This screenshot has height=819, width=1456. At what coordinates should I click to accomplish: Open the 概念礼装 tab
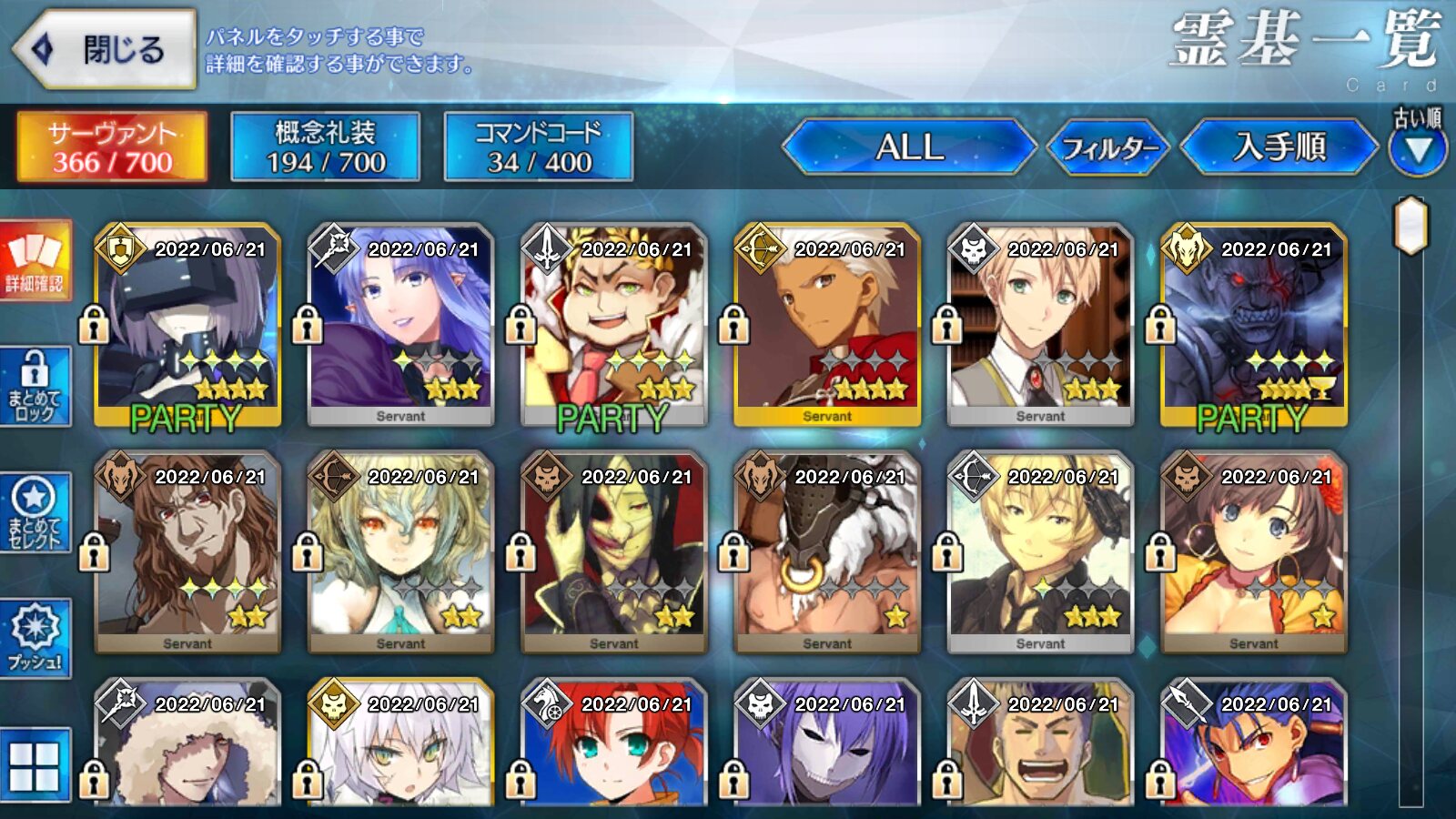point(325,147)
